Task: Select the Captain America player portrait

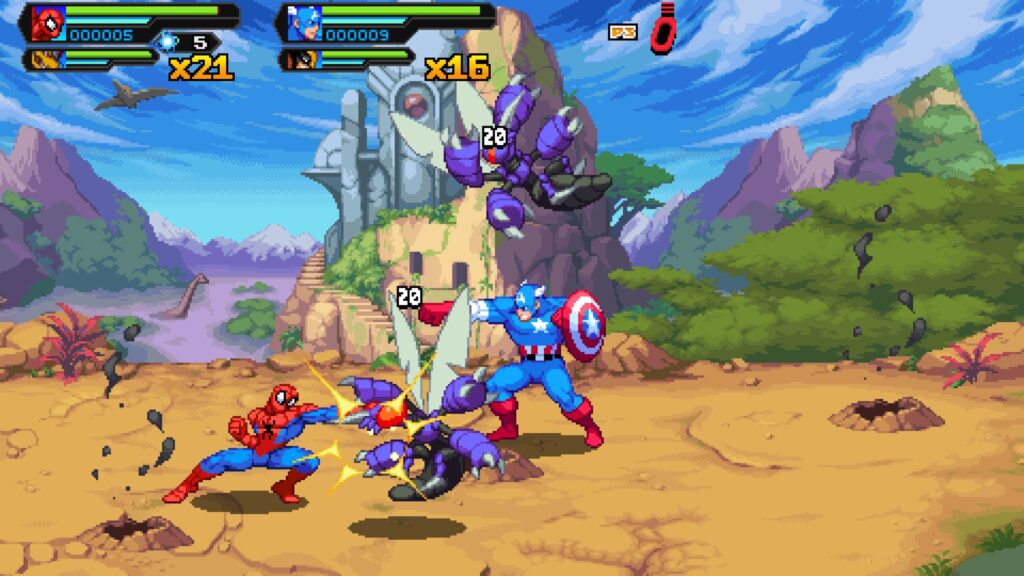Action: tap(302, 22)
